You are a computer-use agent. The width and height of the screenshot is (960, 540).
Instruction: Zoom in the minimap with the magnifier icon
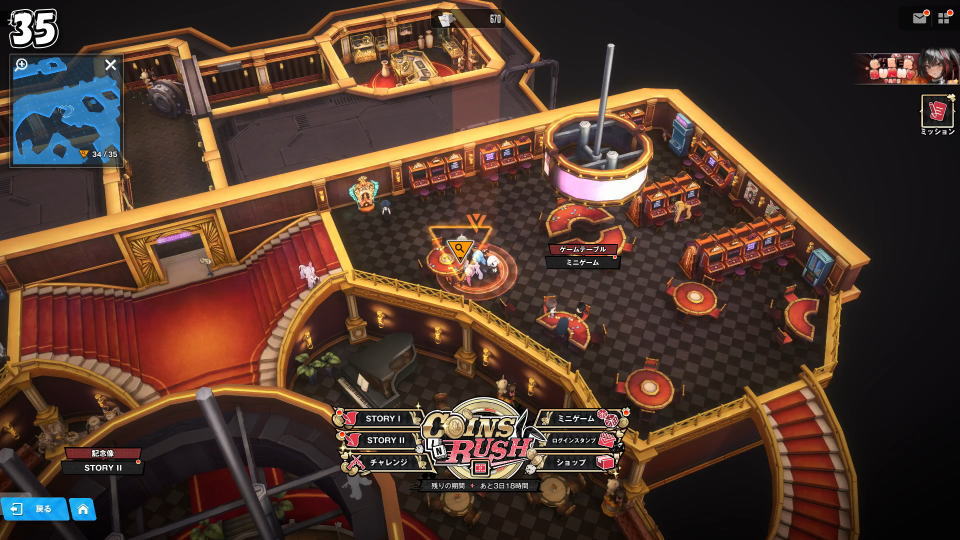22,65
